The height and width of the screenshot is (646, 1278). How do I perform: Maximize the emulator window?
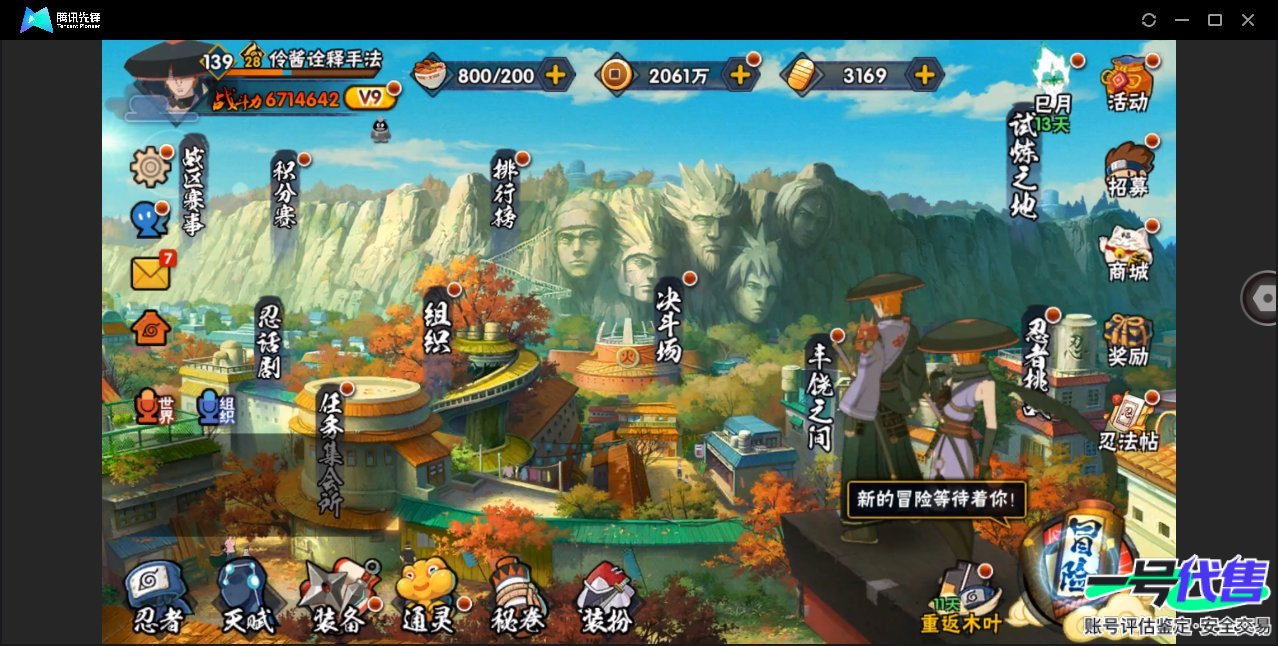click(x=1215, y=20)
